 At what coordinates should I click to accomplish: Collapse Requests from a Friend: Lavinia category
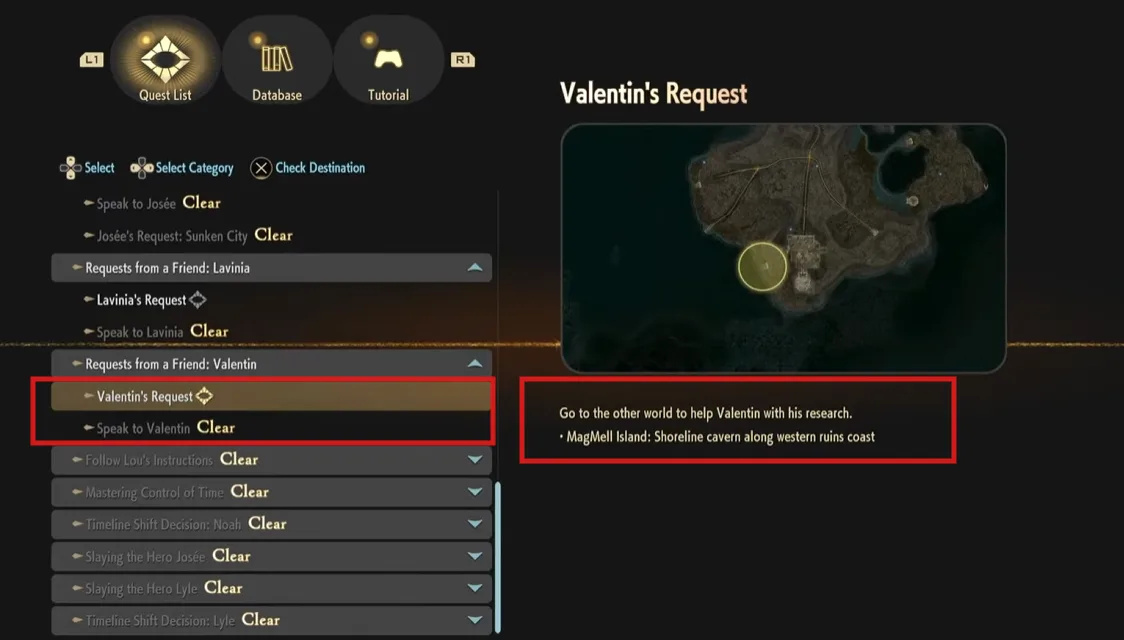point(475,268)
